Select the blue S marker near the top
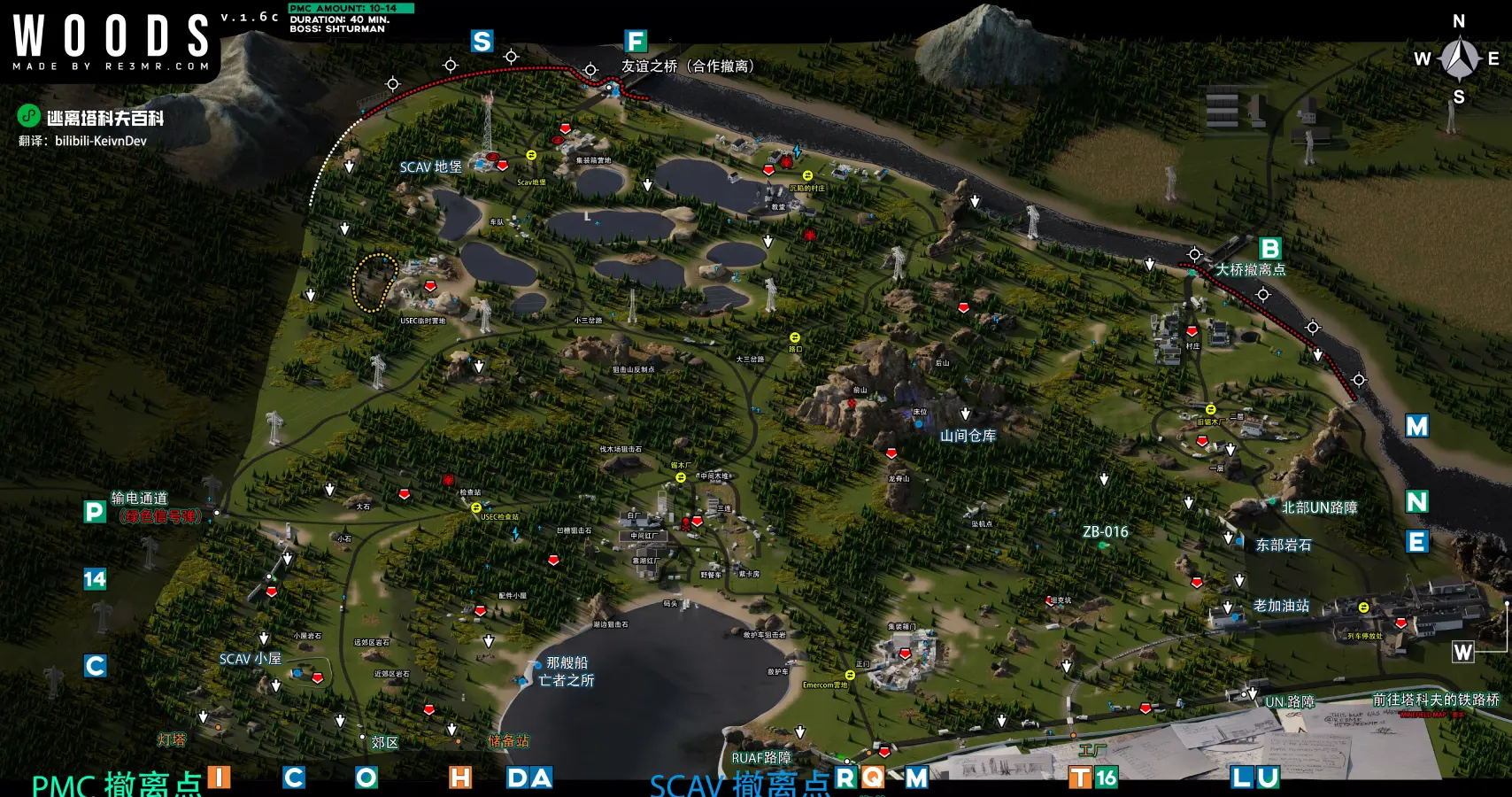The image size is (1512, 797). pos(482,42)
